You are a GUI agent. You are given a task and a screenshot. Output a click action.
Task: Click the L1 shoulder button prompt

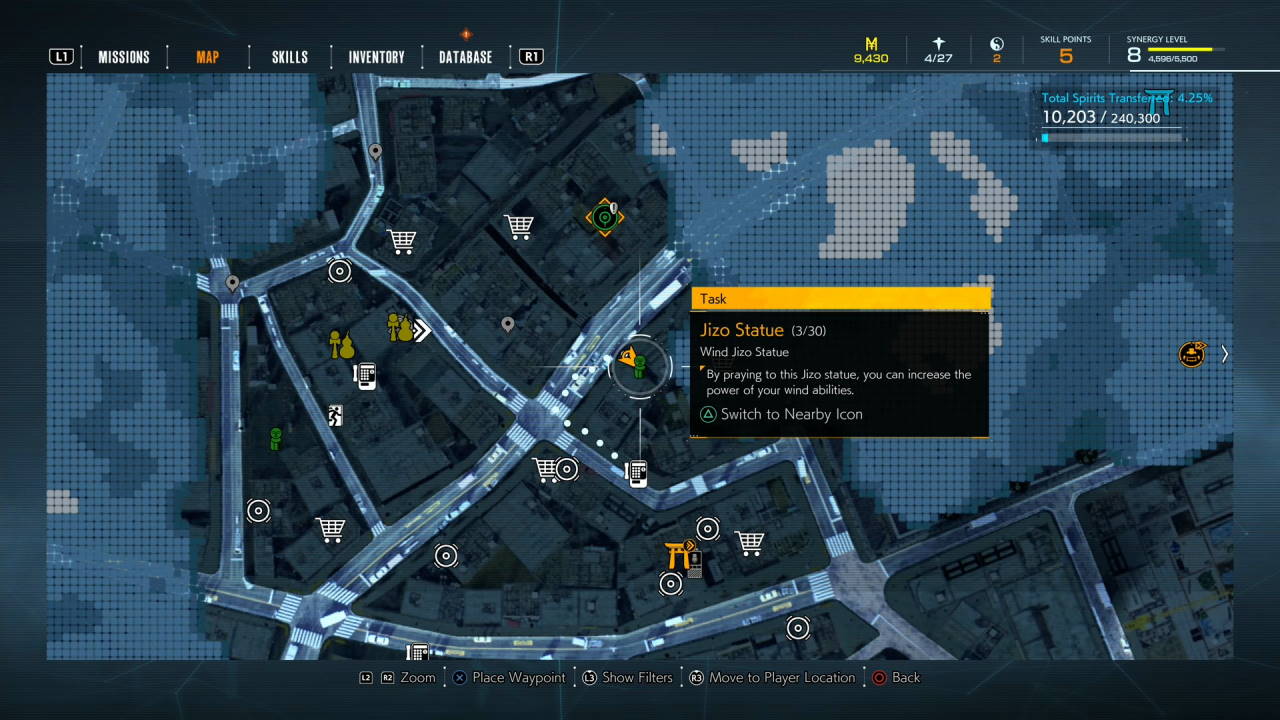[x=62, y=56]
